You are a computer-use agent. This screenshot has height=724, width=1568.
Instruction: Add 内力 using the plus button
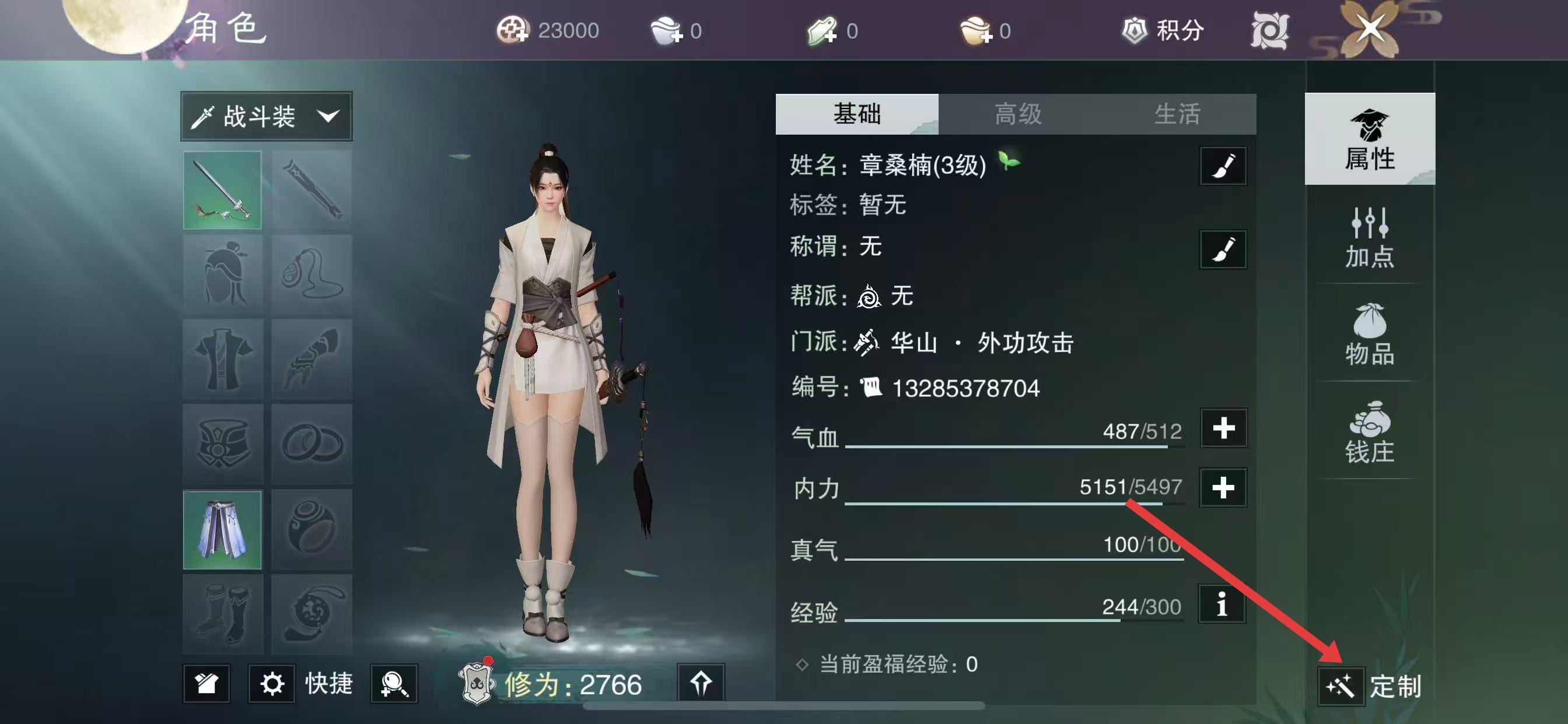1223,487
